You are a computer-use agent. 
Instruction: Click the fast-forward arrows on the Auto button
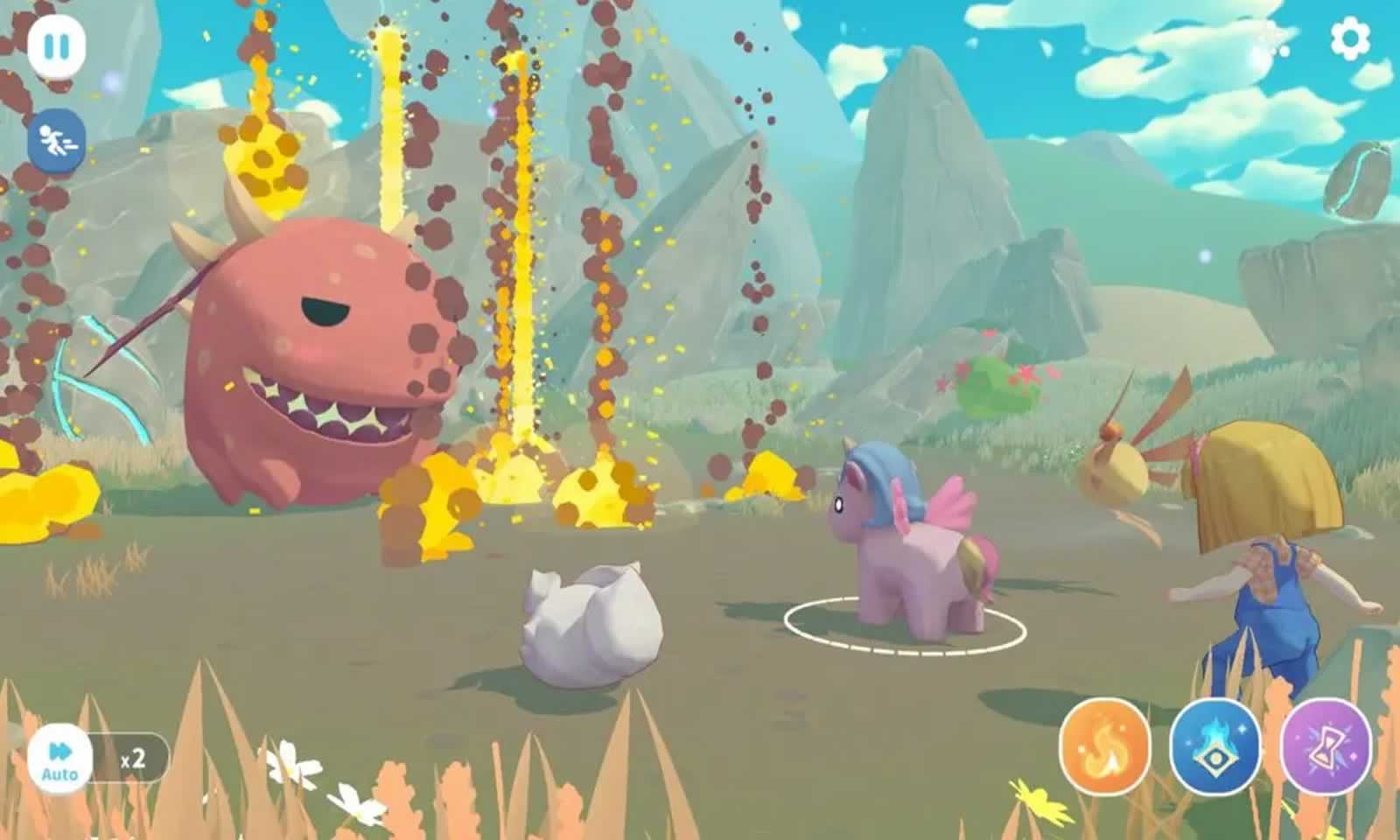point(58,748)
